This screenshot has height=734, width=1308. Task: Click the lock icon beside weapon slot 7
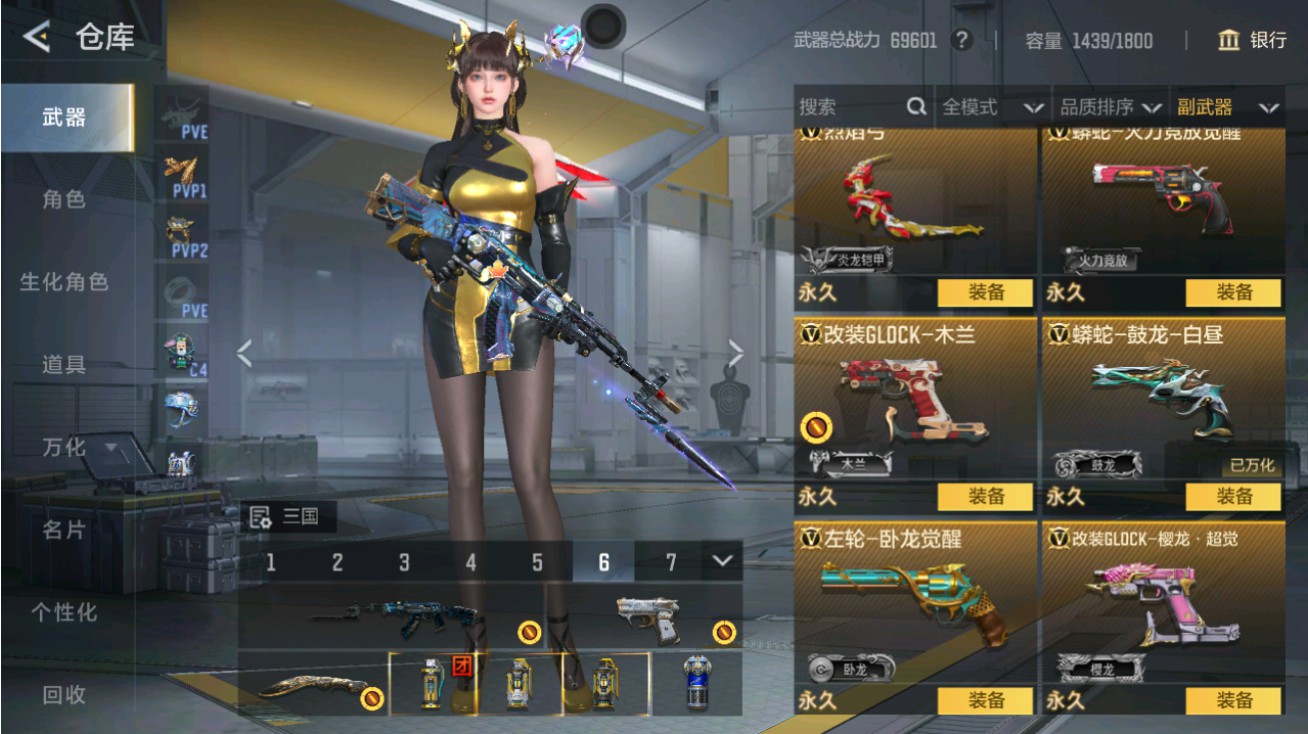point(722,630)
